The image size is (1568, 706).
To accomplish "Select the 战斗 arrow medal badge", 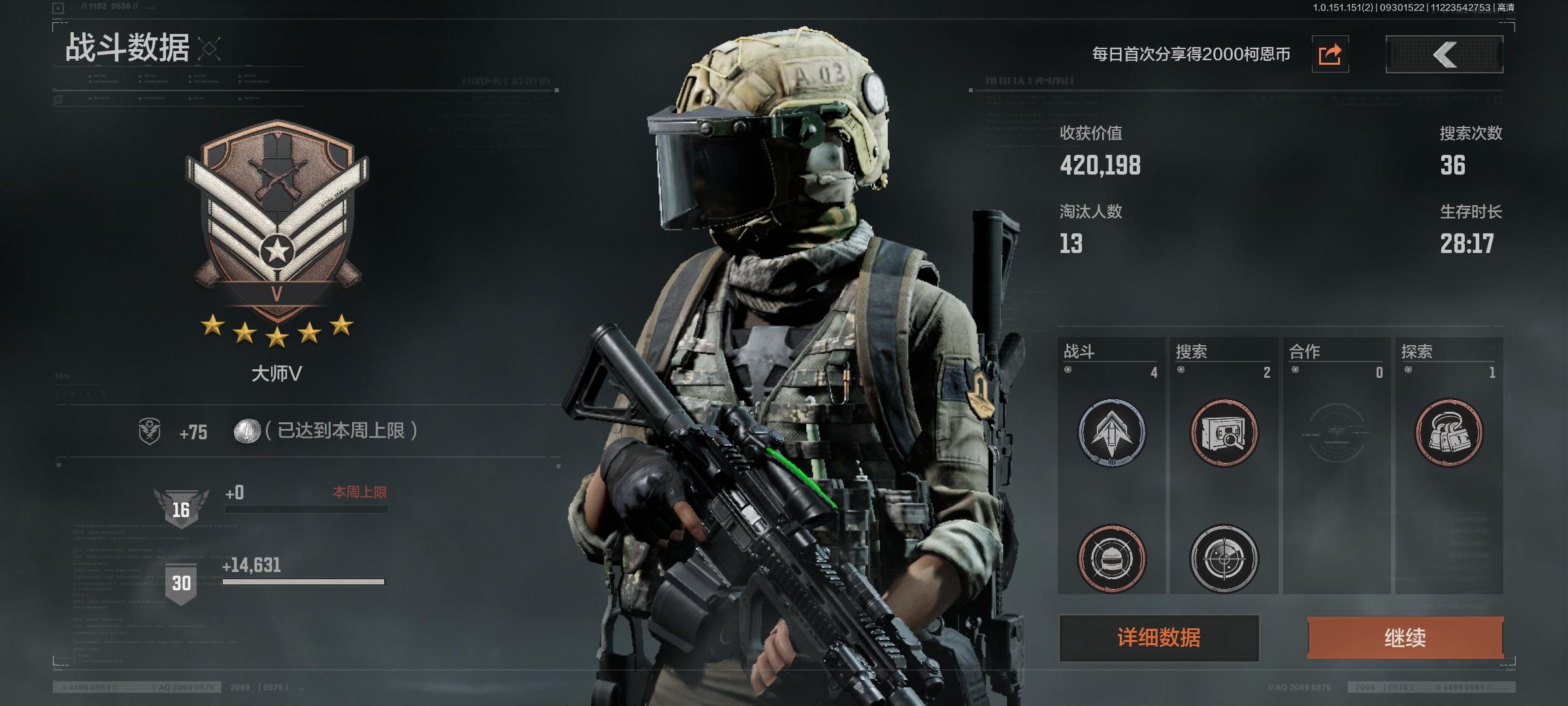I will [1111, 432].
